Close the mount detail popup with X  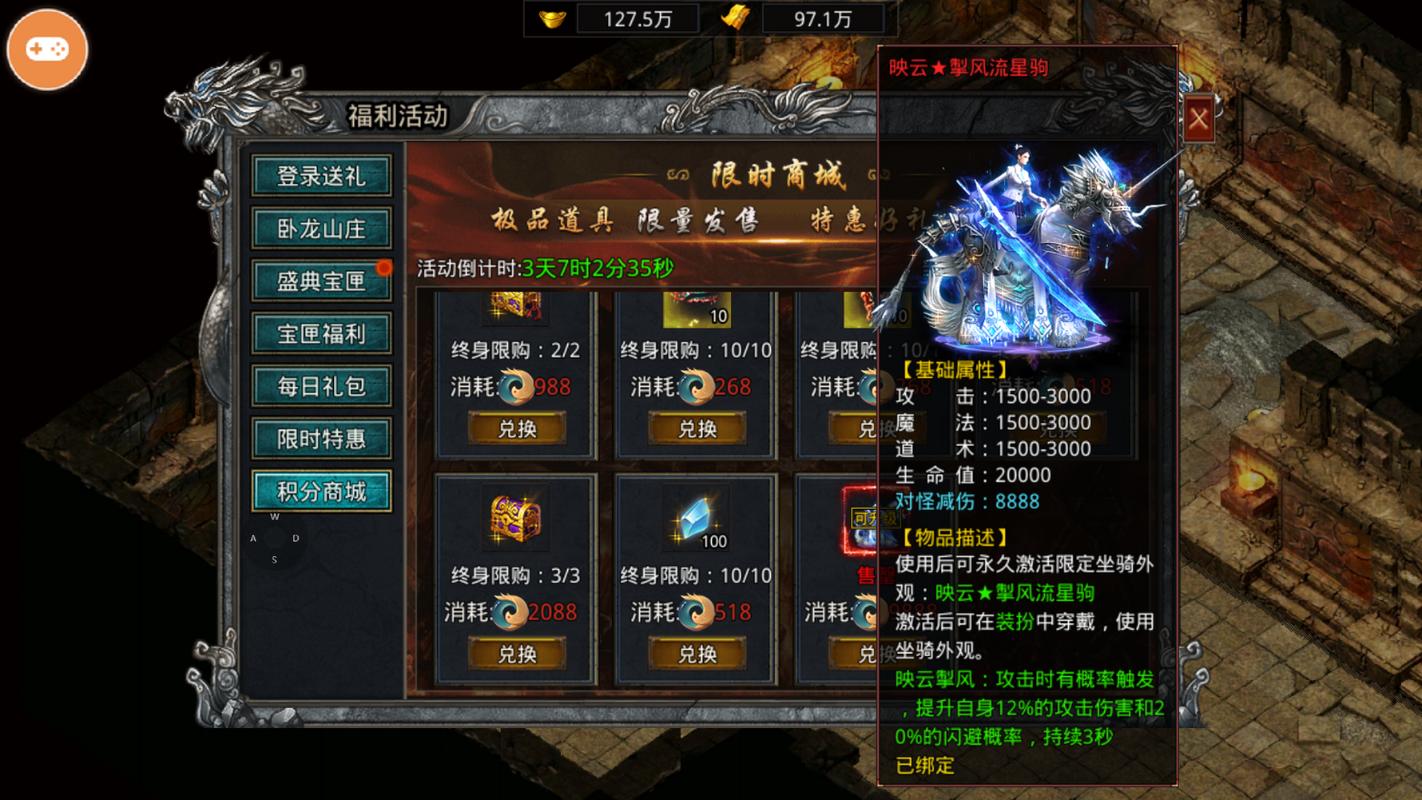click(x=1198, y=118)
